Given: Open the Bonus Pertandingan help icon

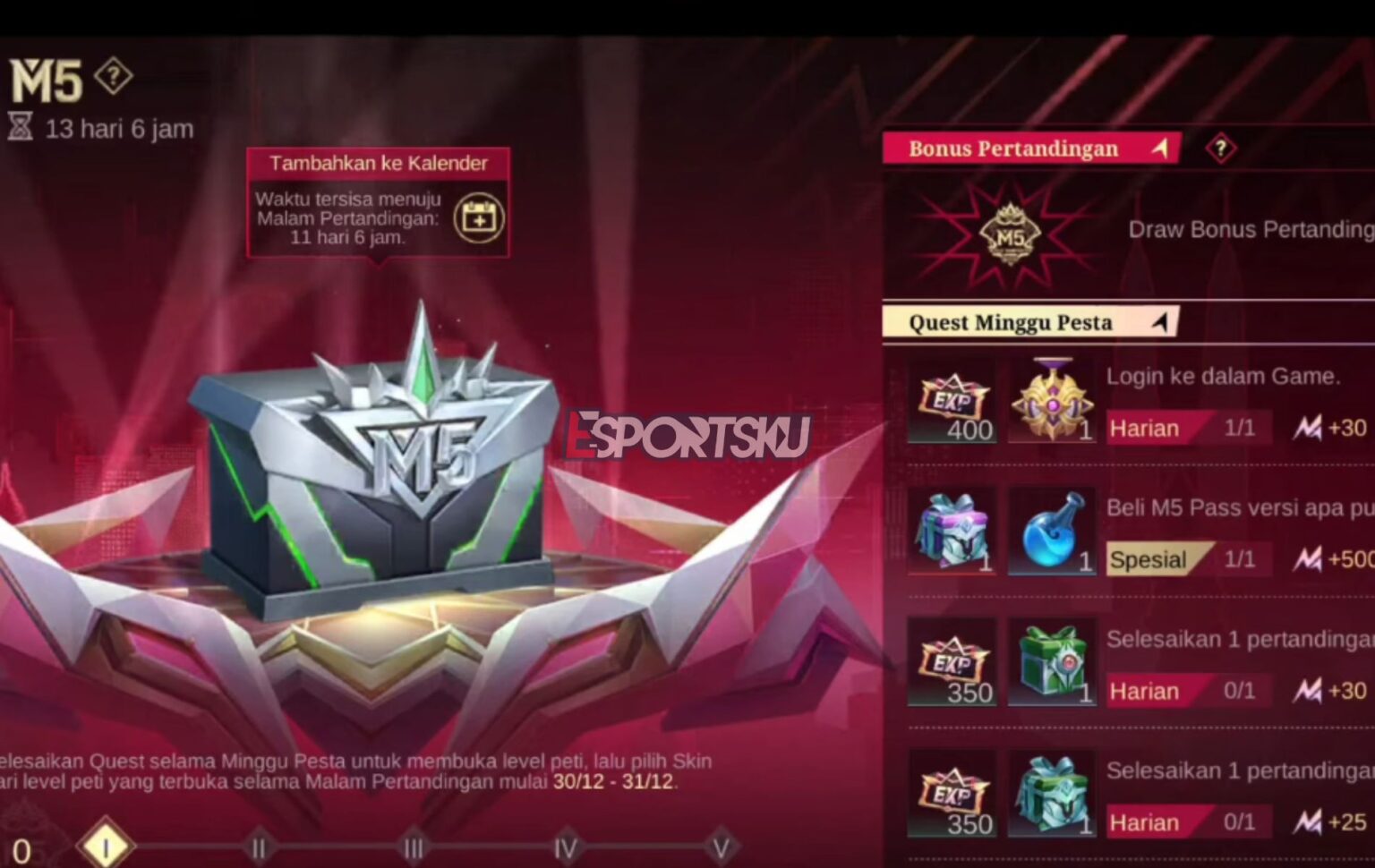Looking at the screenshot, I should tap(1220, 146).
